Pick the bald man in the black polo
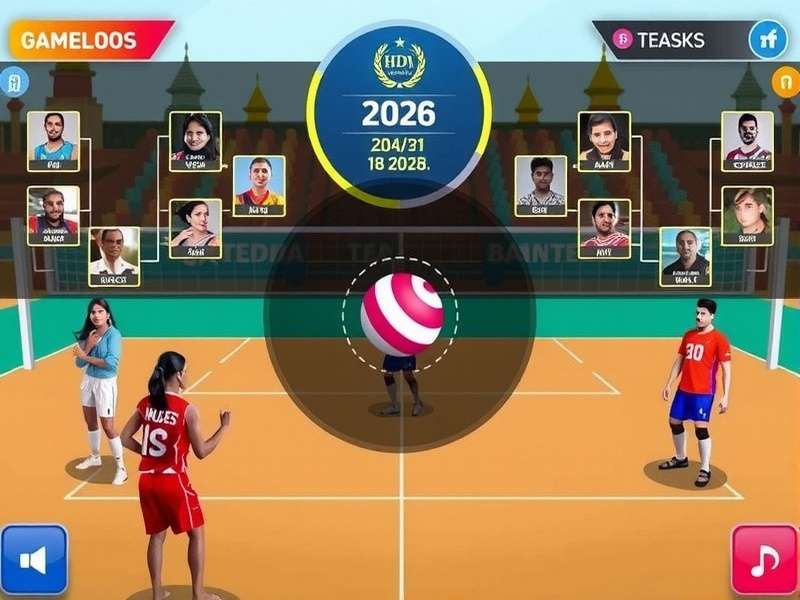Viewport: 800px width, 600px height. click(685, 255)
